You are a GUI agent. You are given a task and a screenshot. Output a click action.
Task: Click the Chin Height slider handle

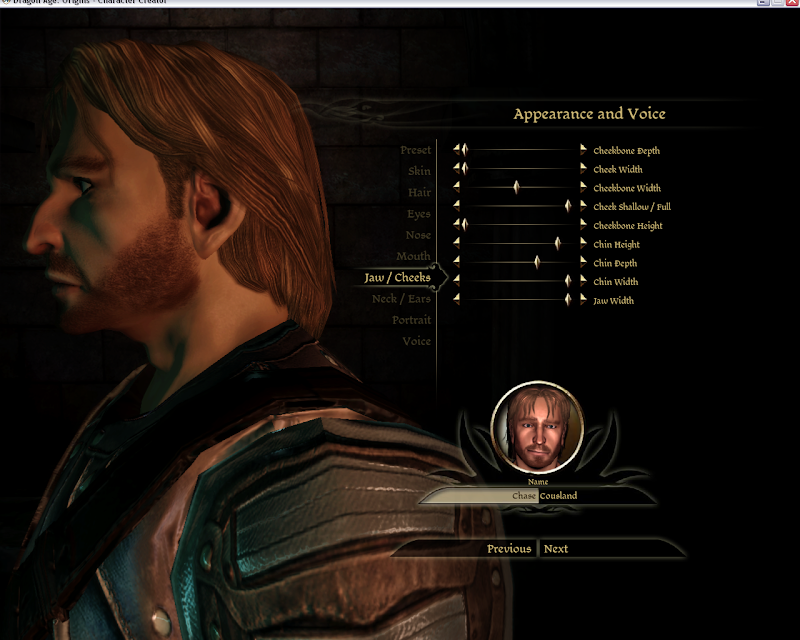[x=558, y=244]
